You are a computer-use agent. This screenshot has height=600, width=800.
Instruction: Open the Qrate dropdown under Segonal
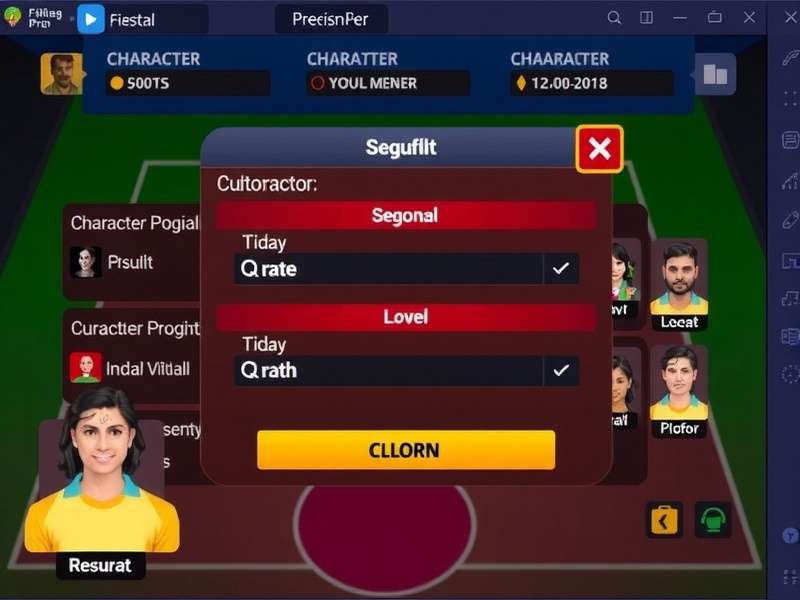click(406, 269)
